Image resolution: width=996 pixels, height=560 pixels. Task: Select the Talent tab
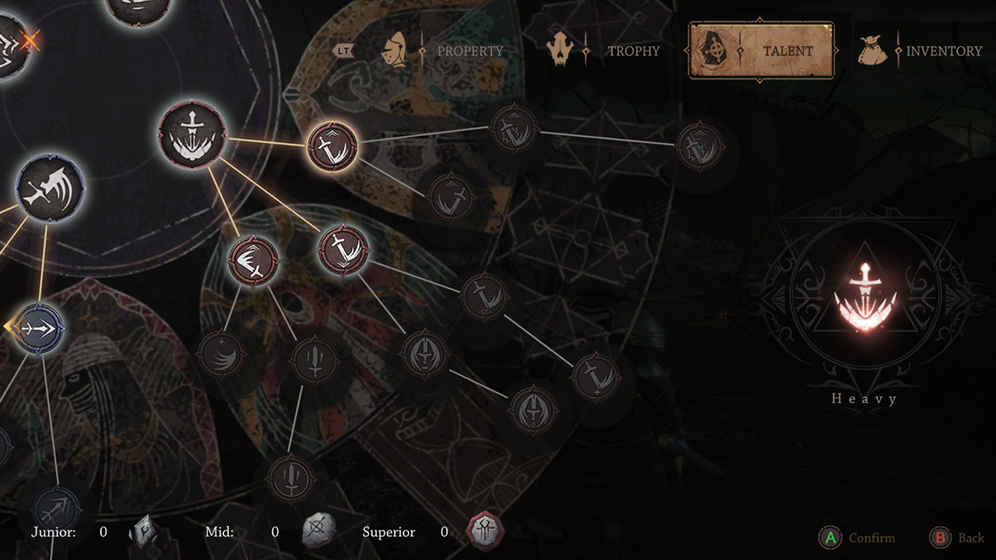[761, 50]
